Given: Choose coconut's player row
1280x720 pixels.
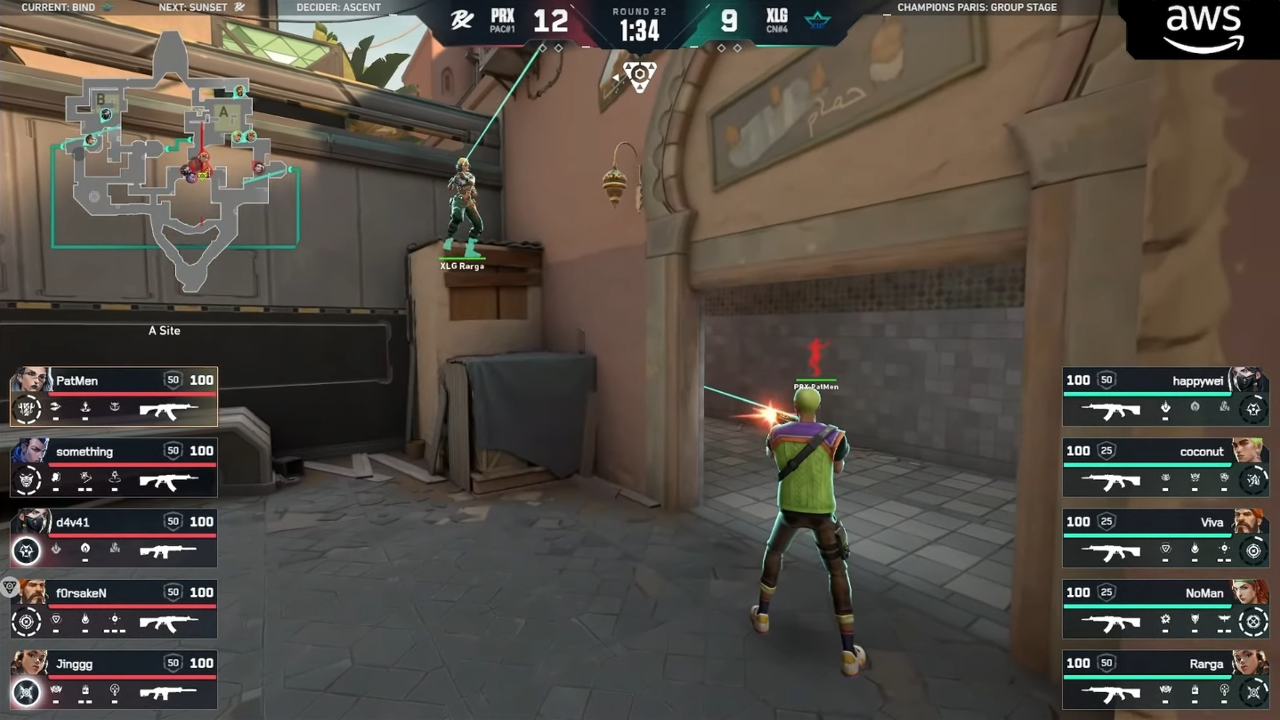Looking at the screenshot, I should pyautogui.click(x=1165, y=468).
